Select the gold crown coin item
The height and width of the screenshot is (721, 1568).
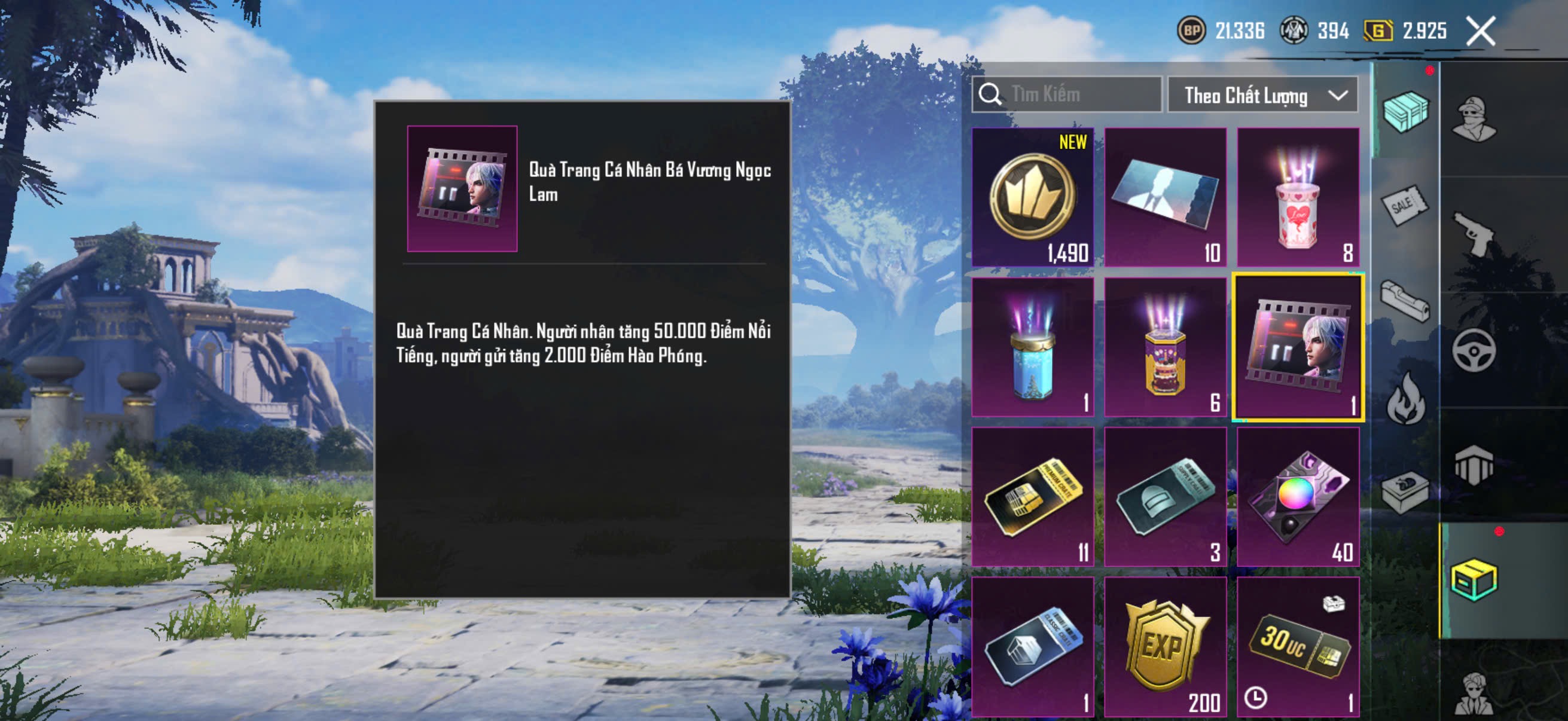pos(1032,197)
